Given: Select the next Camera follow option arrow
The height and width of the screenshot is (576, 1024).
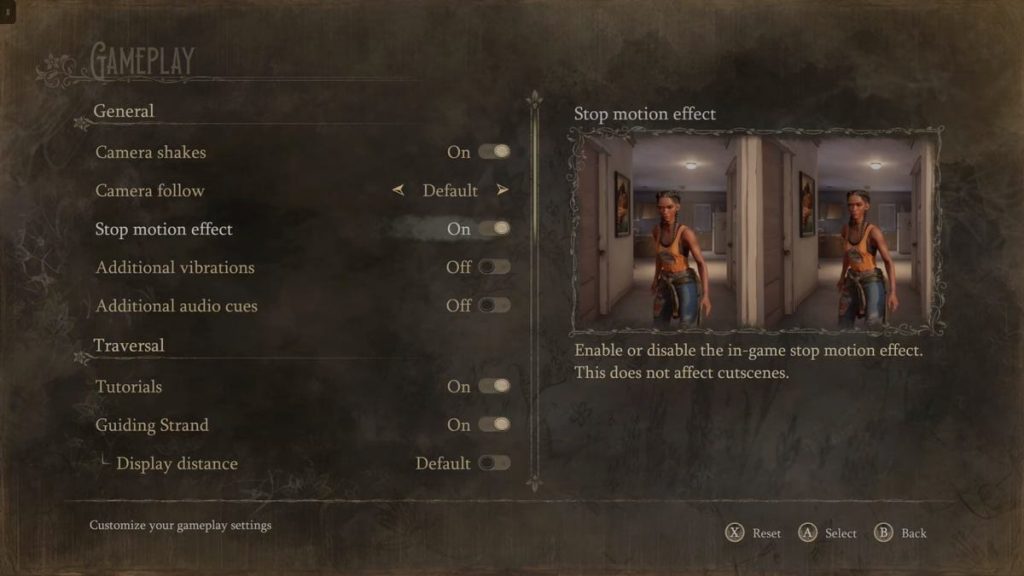Looking at the screenshot, I should pos(502,190).
